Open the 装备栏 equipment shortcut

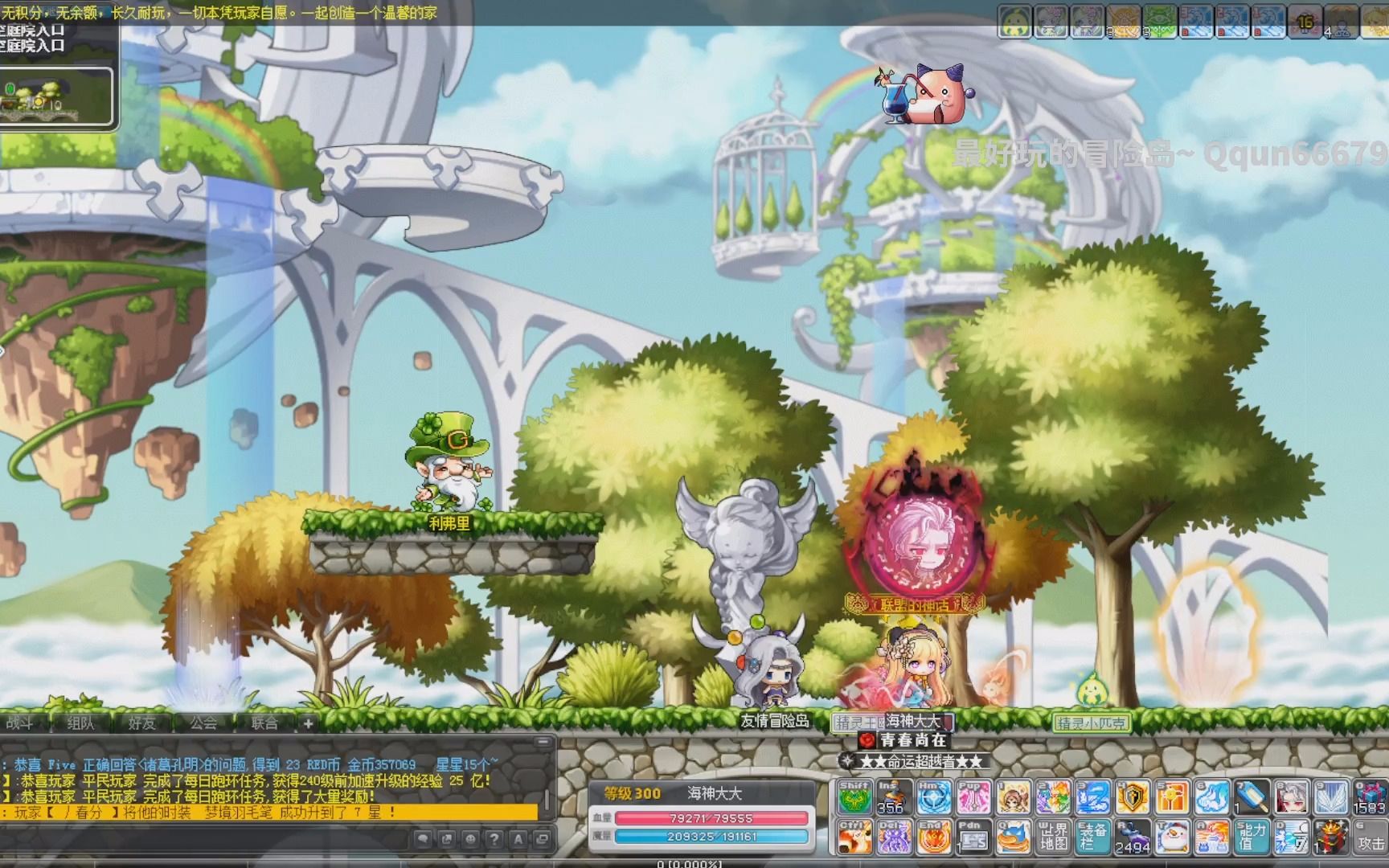point(1092,837)
